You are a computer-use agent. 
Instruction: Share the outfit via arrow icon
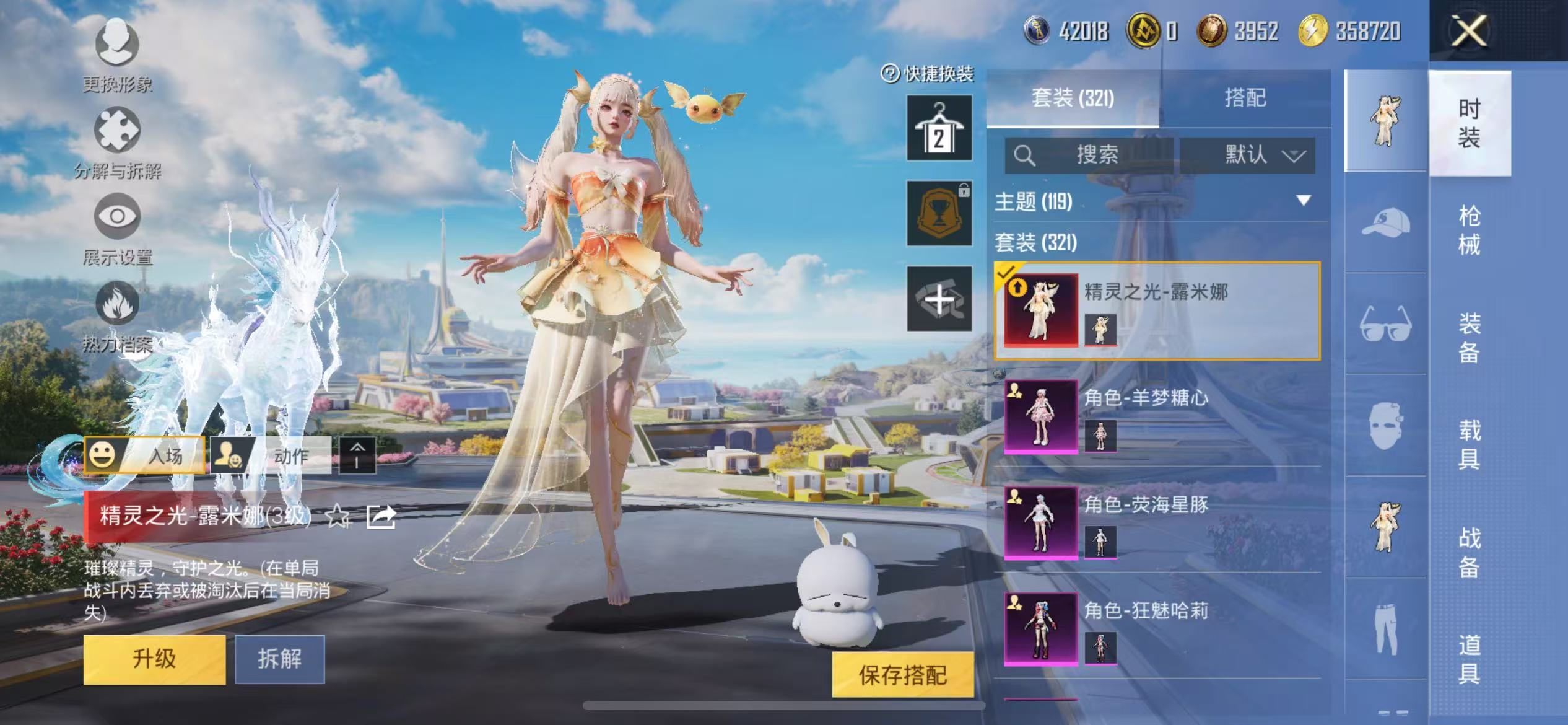pos(381,516)
